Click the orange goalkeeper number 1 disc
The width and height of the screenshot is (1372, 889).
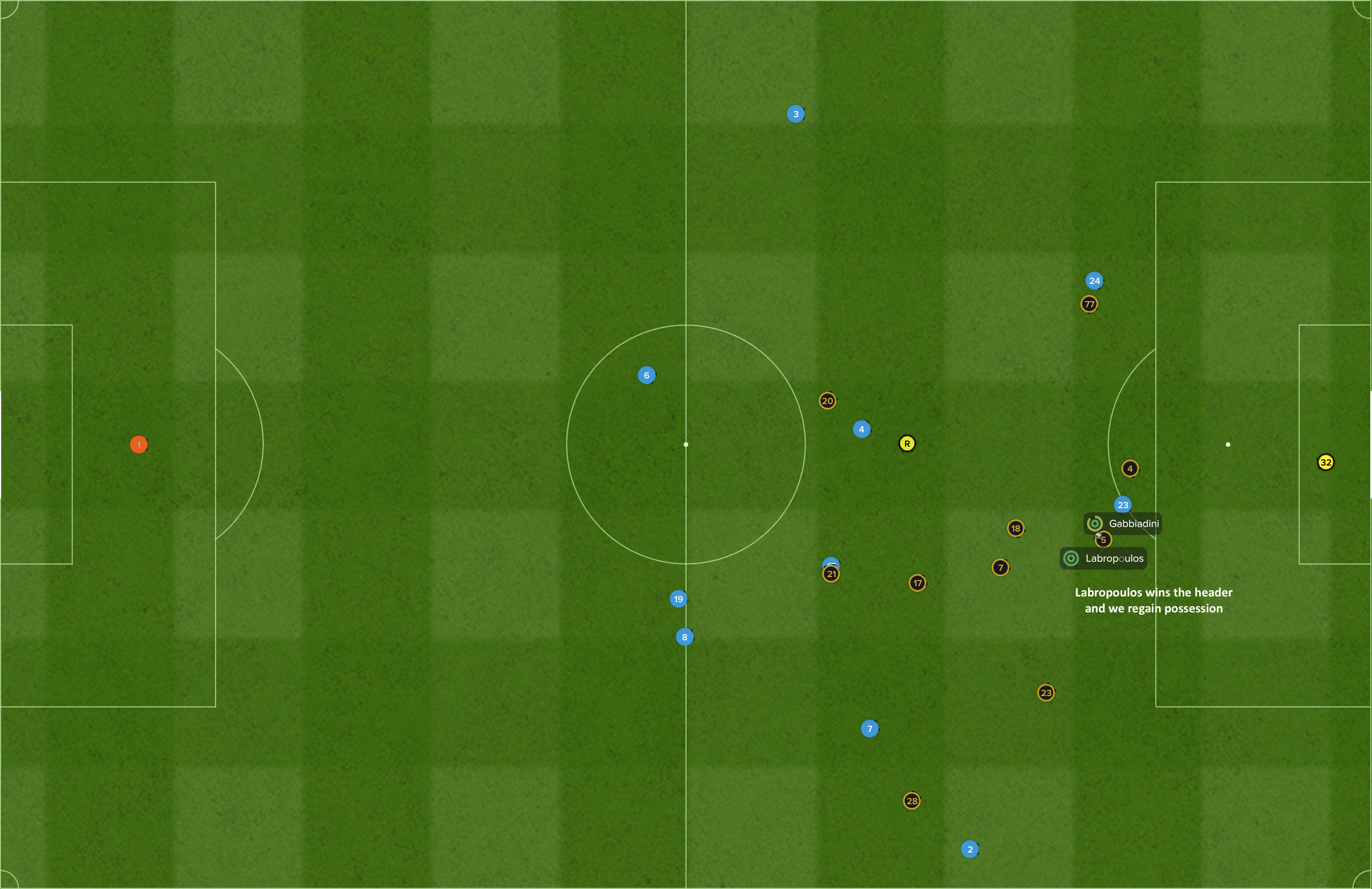pyautogui.click(x=138, y=444)
